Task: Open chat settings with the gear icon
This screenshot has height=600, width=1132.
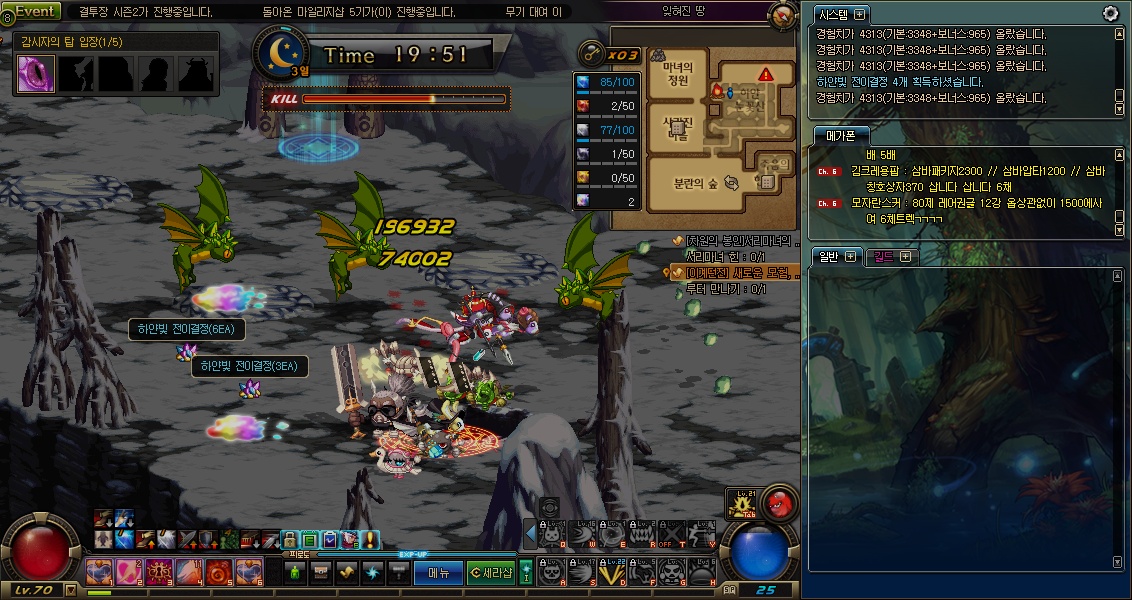Action: [1110, 13]
